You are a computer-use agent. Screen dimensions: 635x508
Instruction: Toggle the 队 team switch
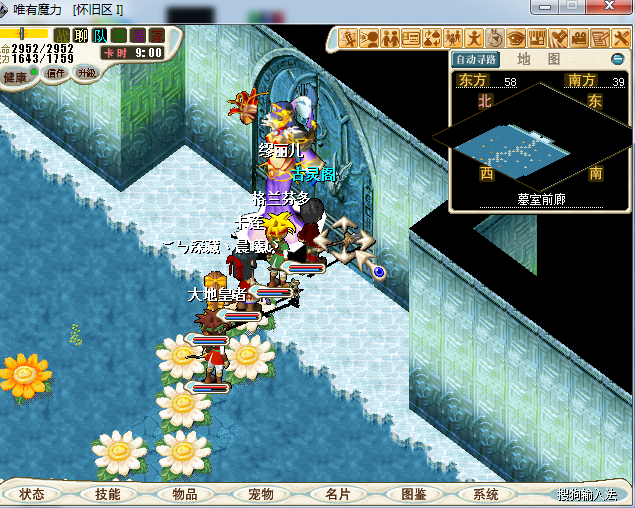point(101,36)
